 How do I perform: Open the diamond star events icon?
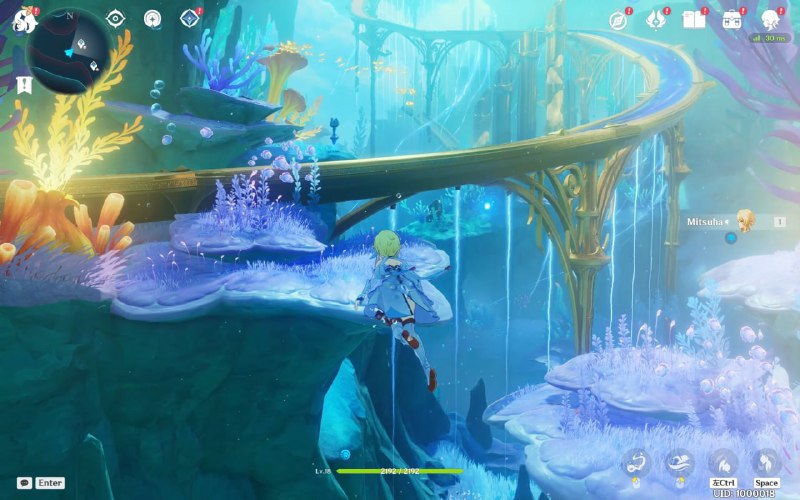pyautogui.click(x=188, y=18)
